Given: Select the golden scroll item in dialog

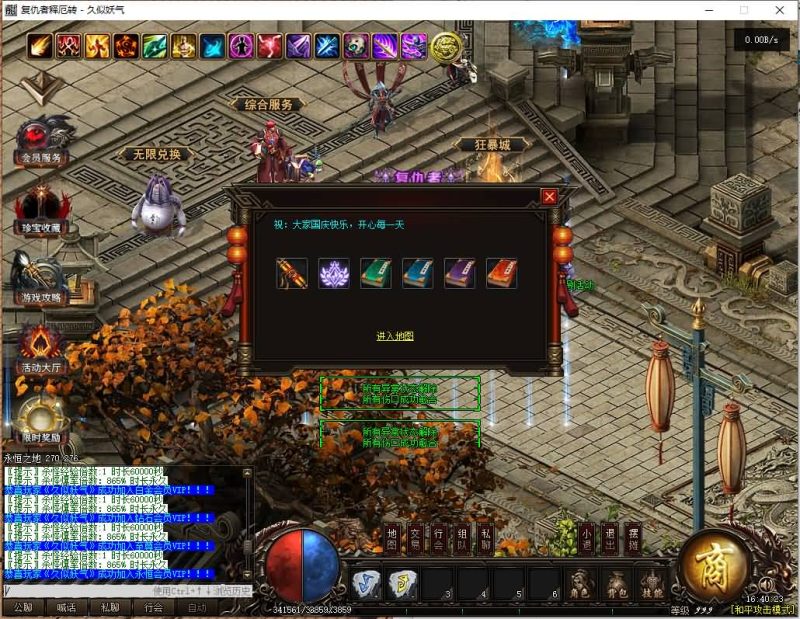Looking at the screenshot, I should coord(292,273).
